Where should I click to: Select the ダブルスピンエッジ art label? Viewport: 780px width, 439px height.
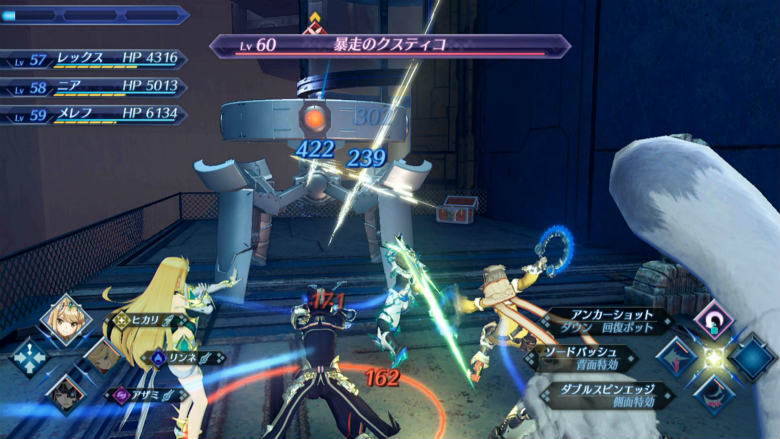pos(607,394)
